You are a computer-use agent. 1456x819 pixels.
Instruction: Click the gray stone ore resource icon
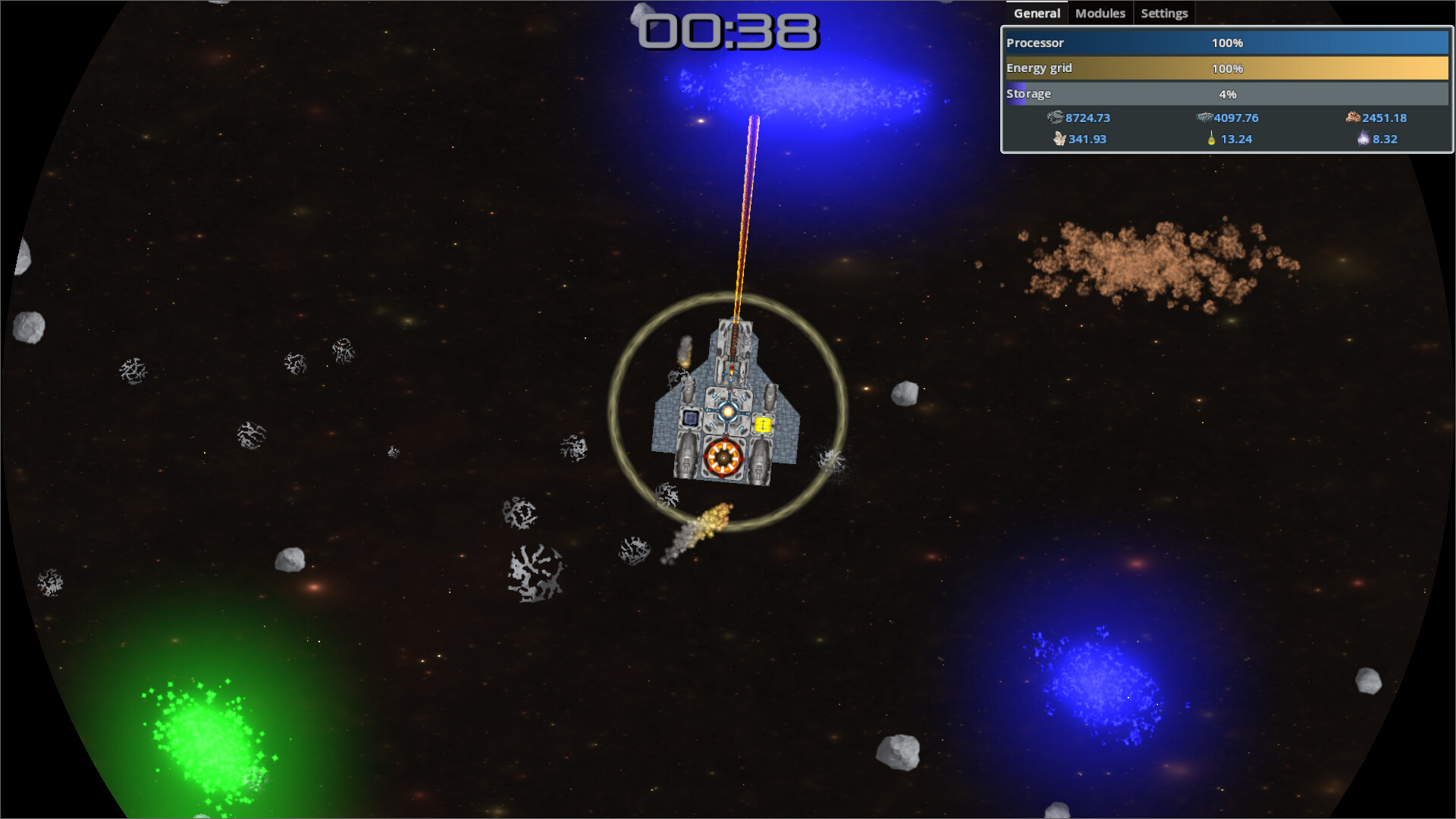point(1055,118)
